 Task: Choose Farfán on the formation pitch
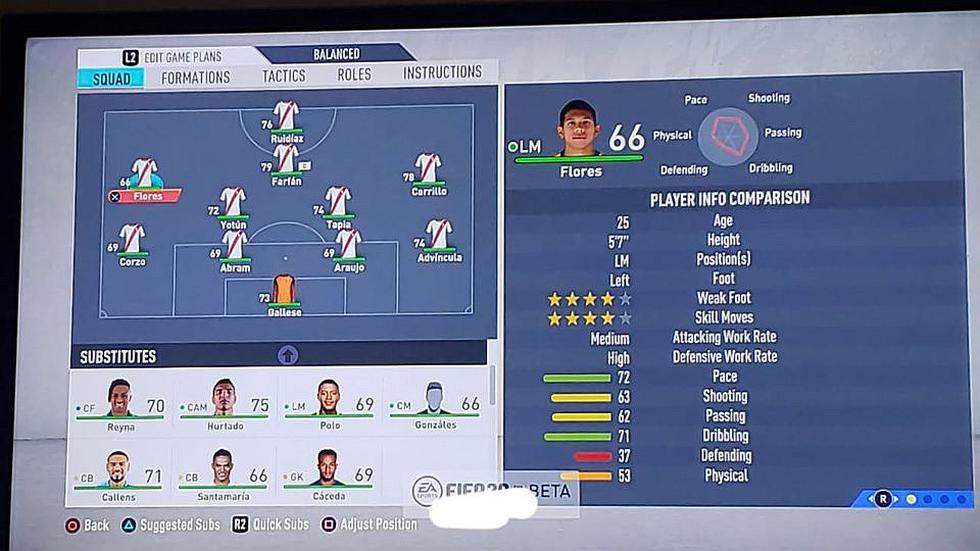coord(287,161)
